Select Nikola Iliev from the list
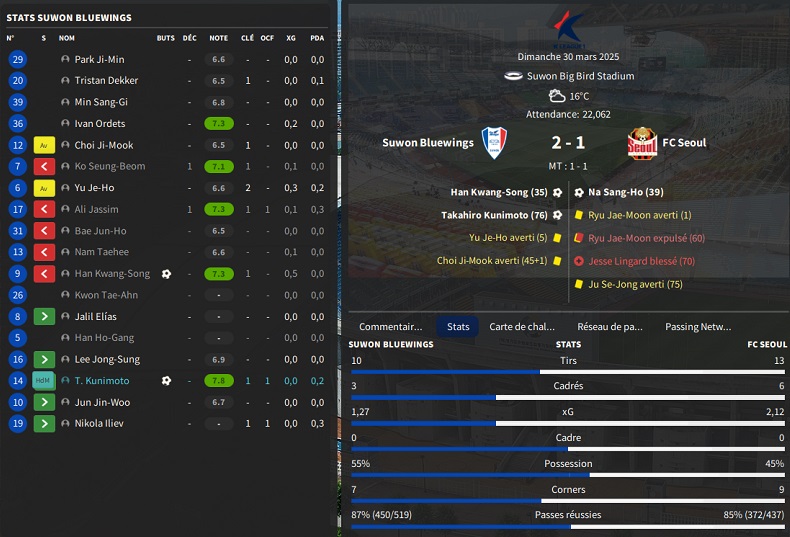This screenshot has width=790, height=537. coord(99,423)
